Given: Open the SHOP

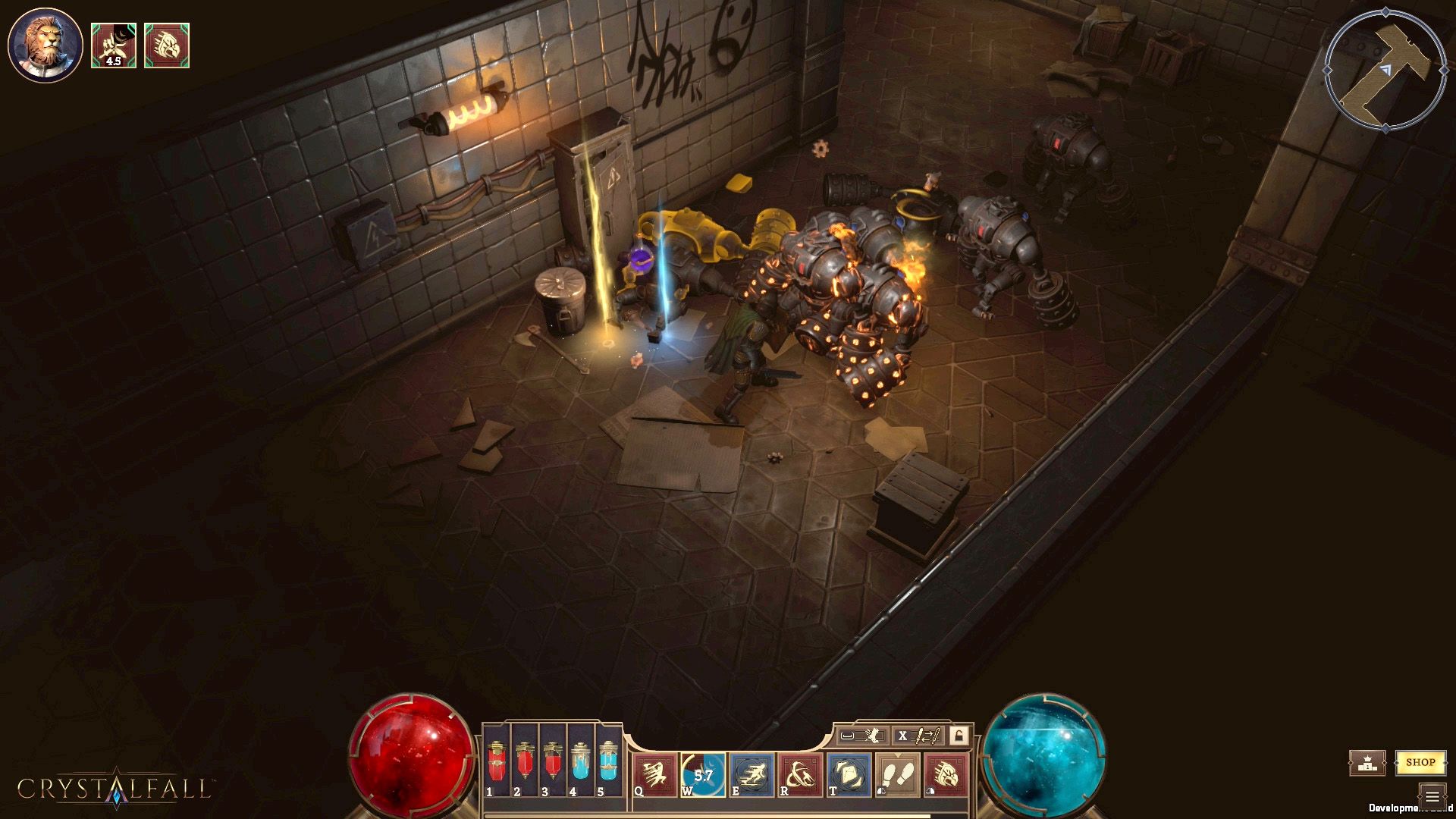Looking at the screenshot, I should 1420,762.
